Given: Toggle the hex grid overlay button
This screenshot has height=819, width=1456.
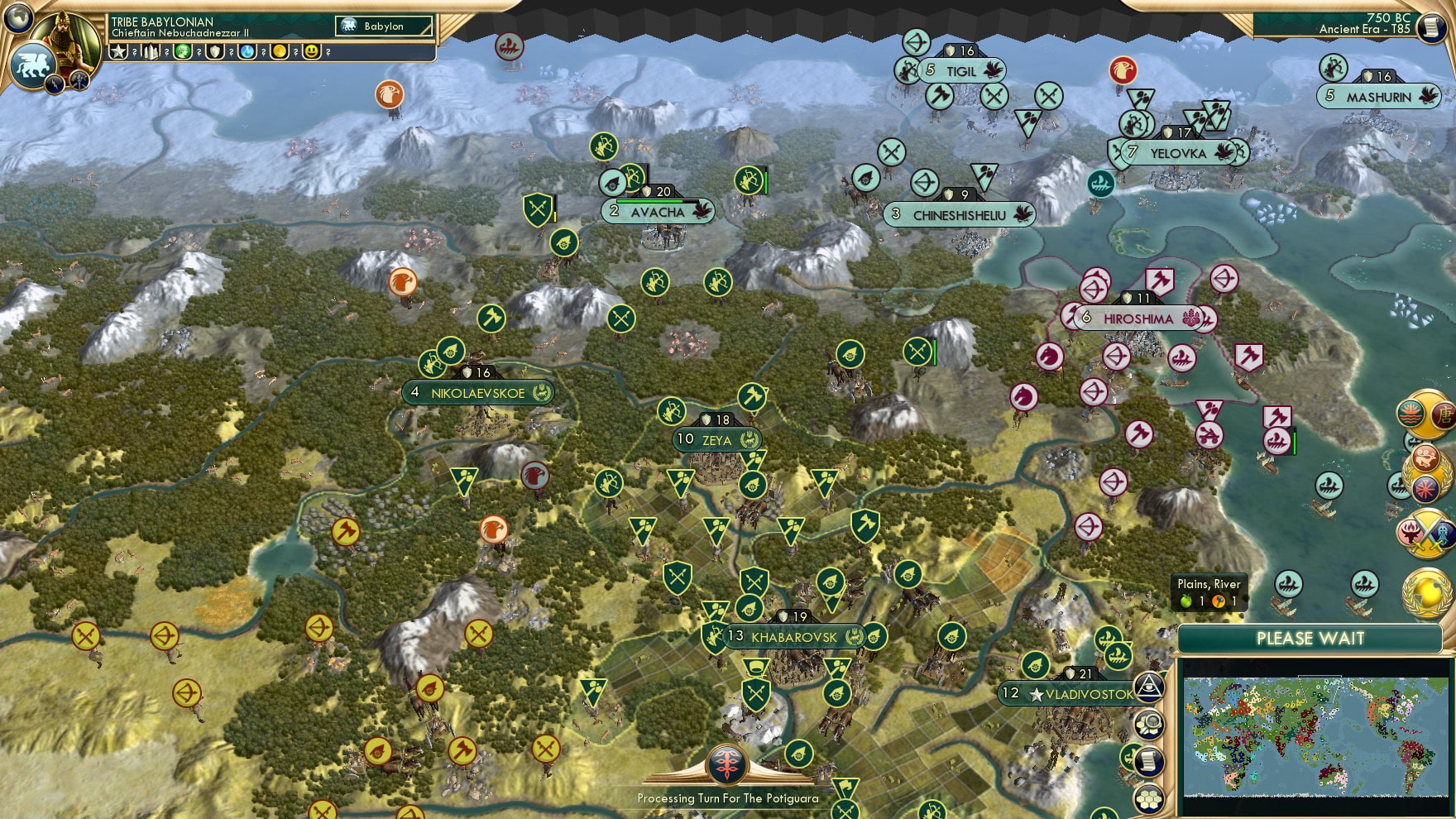Looking at the screenshot, I should point(1149,799).
